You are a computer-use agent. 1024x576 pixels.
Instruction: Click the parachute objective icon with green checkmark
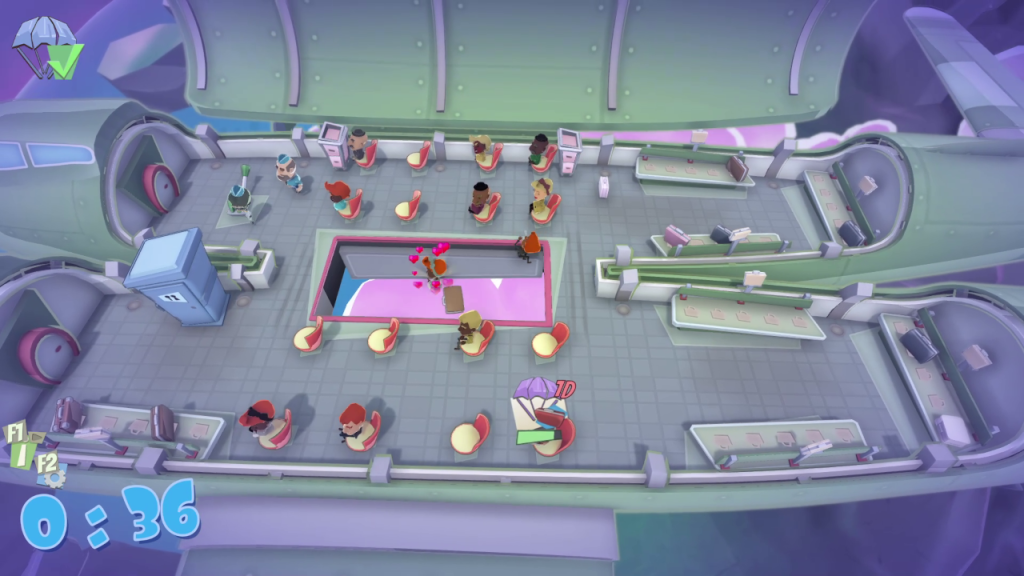coord(46,47)
